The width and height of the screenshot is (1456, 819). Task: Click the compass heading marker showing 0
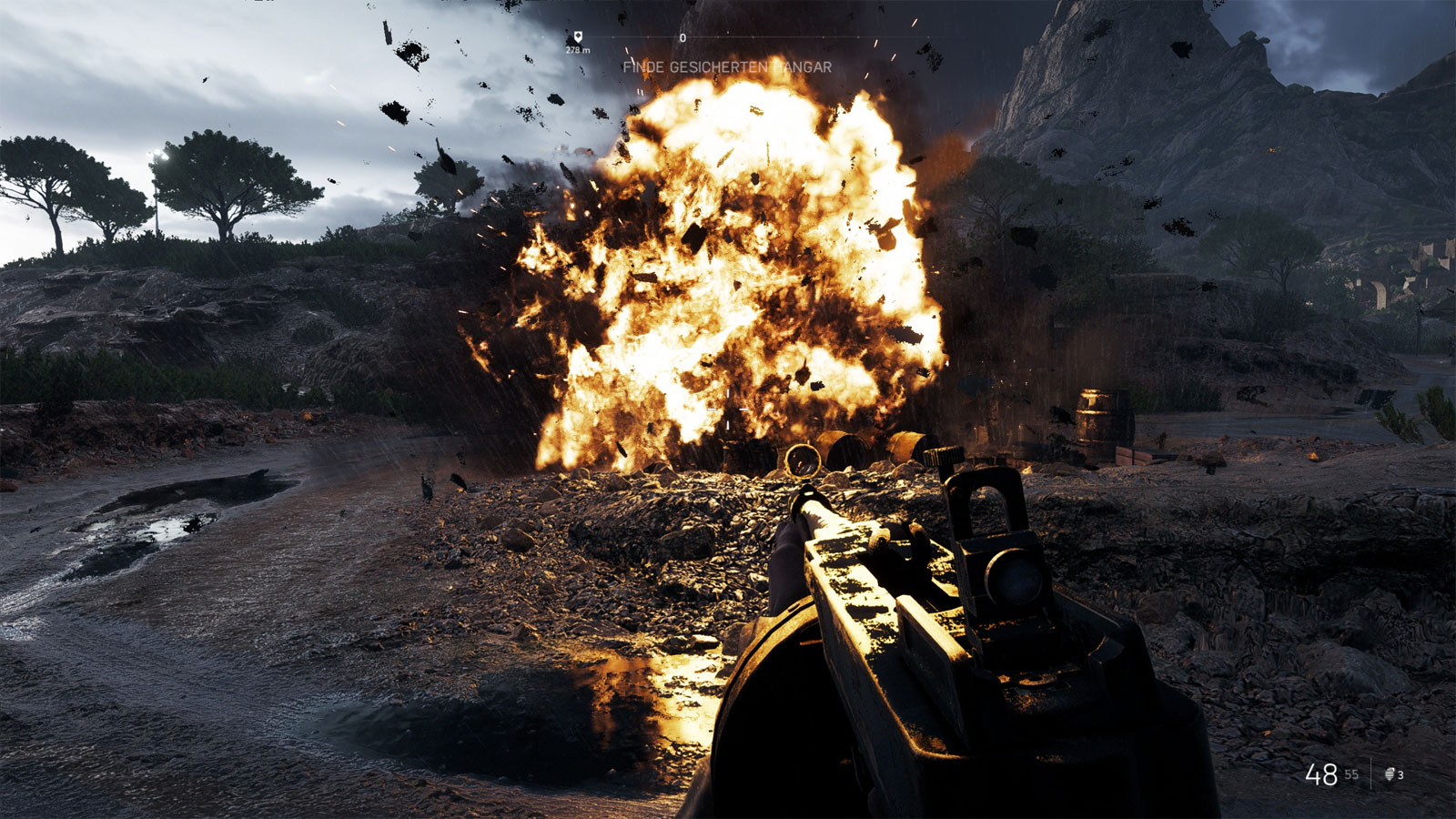(682, 38)
